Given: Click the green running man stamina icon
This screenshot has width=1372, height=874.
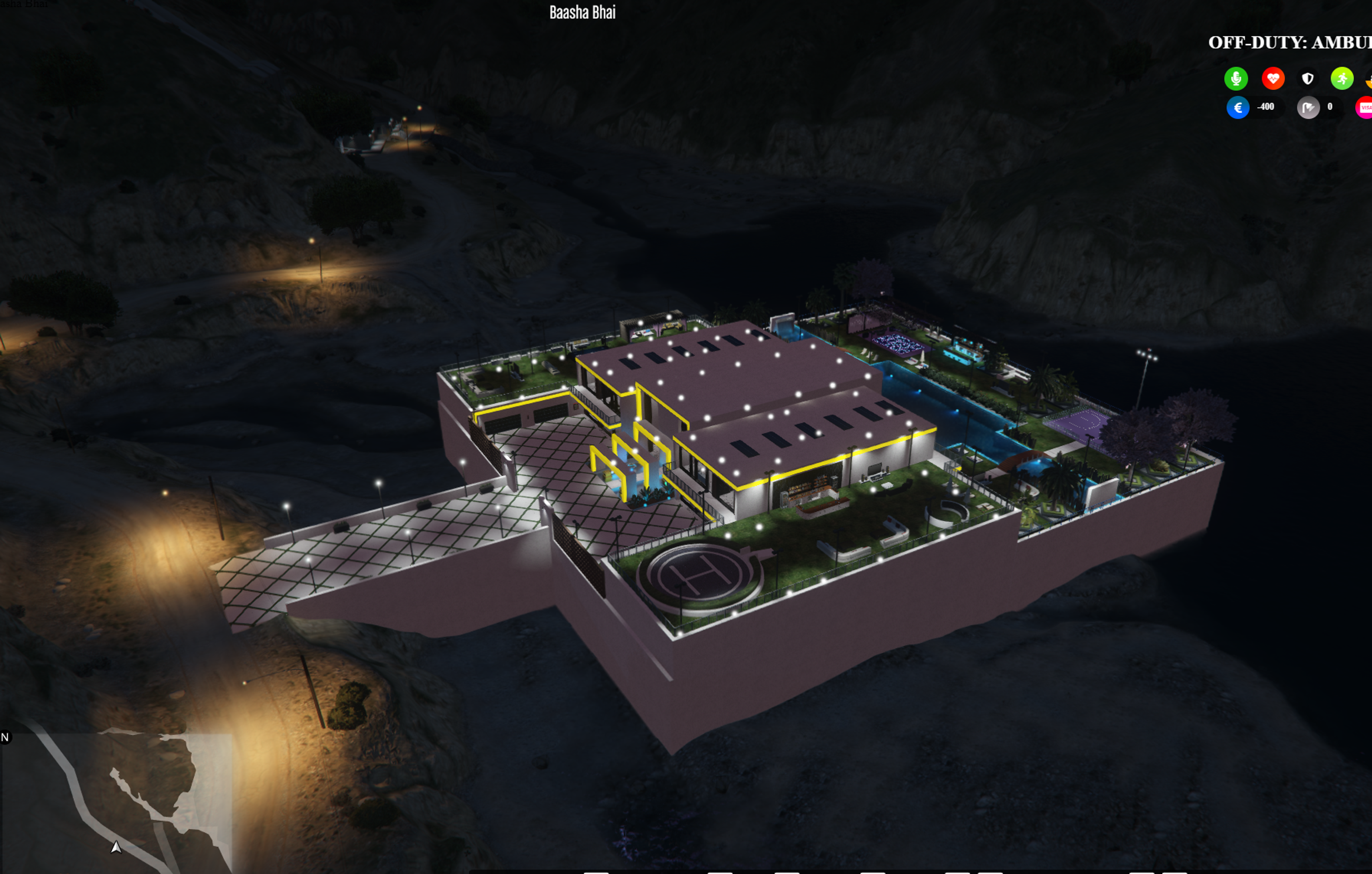Looking at the screenshot, I should point(1342,79).
